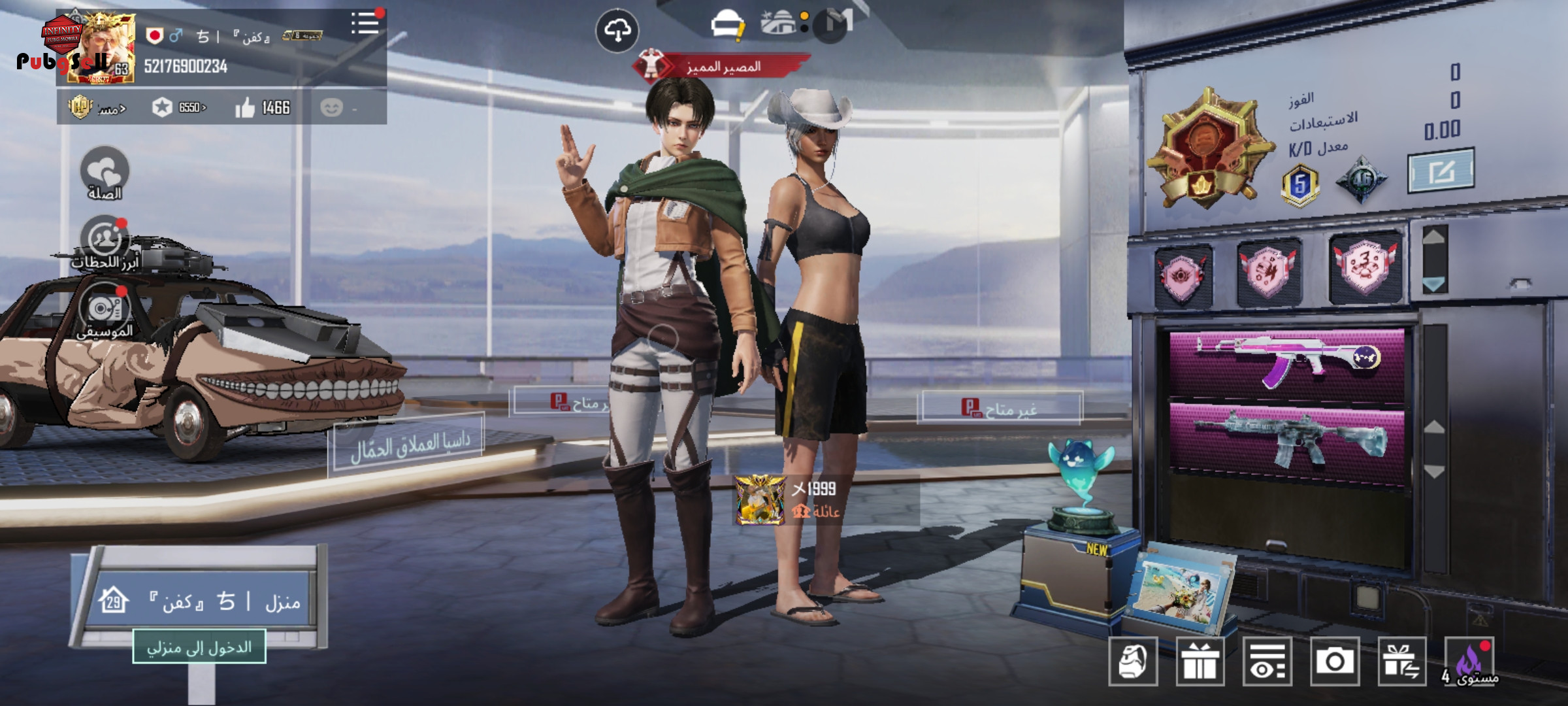Enter my home button
The height and width of the screenshot is (706, 1568).
point(199,647)
